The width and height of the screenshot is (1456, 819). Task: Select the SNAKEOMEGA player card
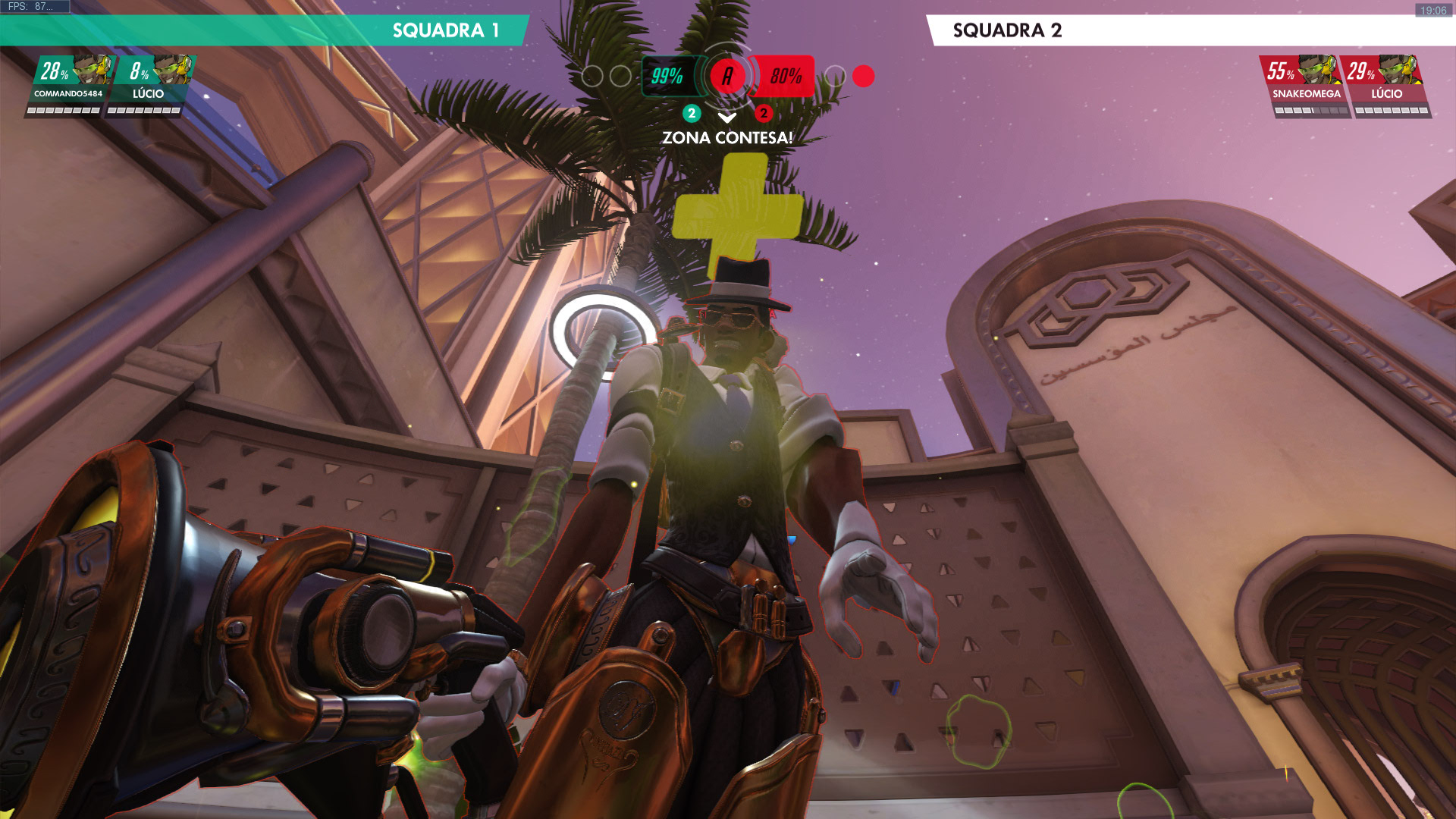[1306, 85]
